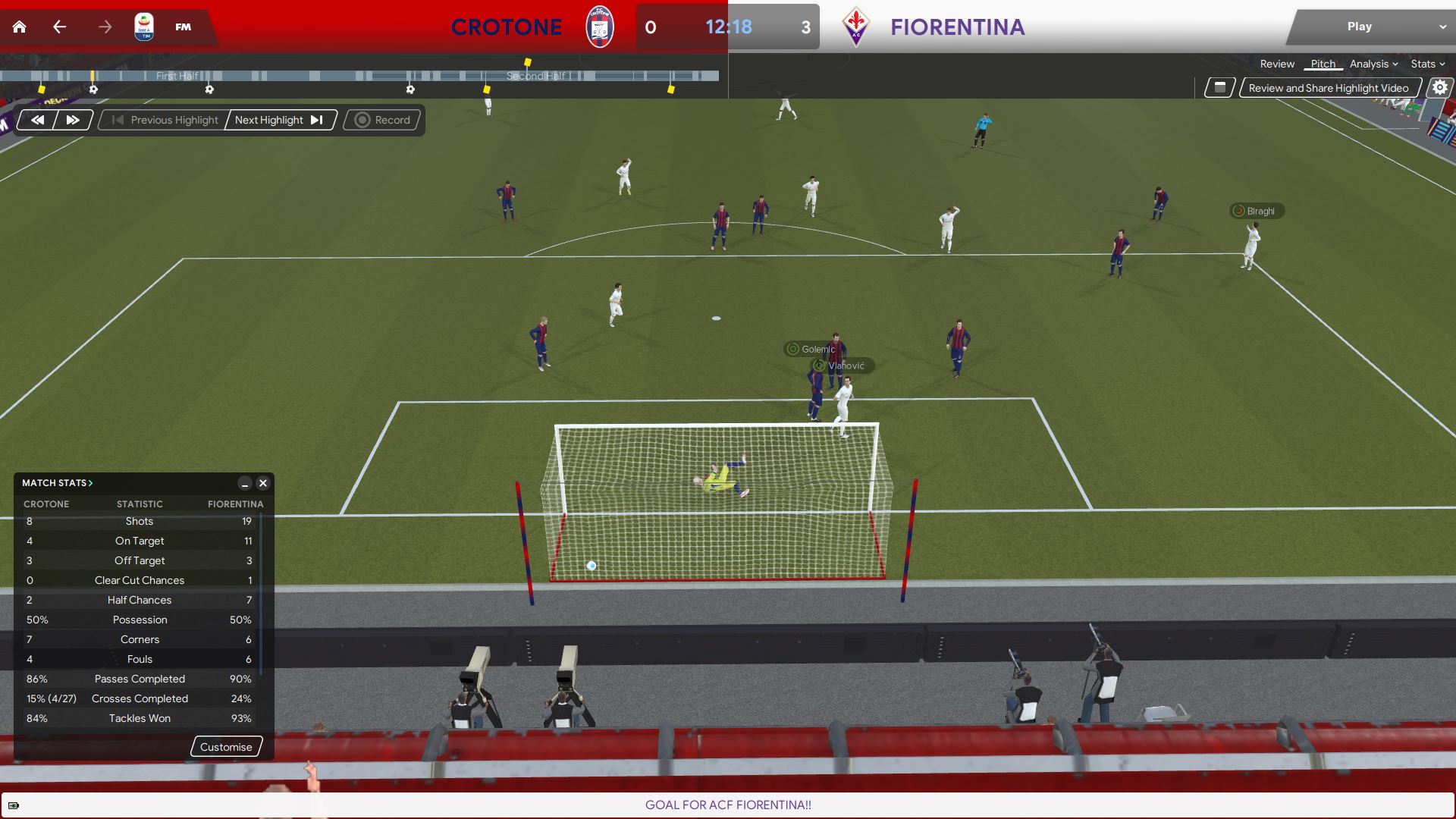The image size is (1456, 819).
Task: Customise the match stats panel
Action: click(x=226, y=747)
